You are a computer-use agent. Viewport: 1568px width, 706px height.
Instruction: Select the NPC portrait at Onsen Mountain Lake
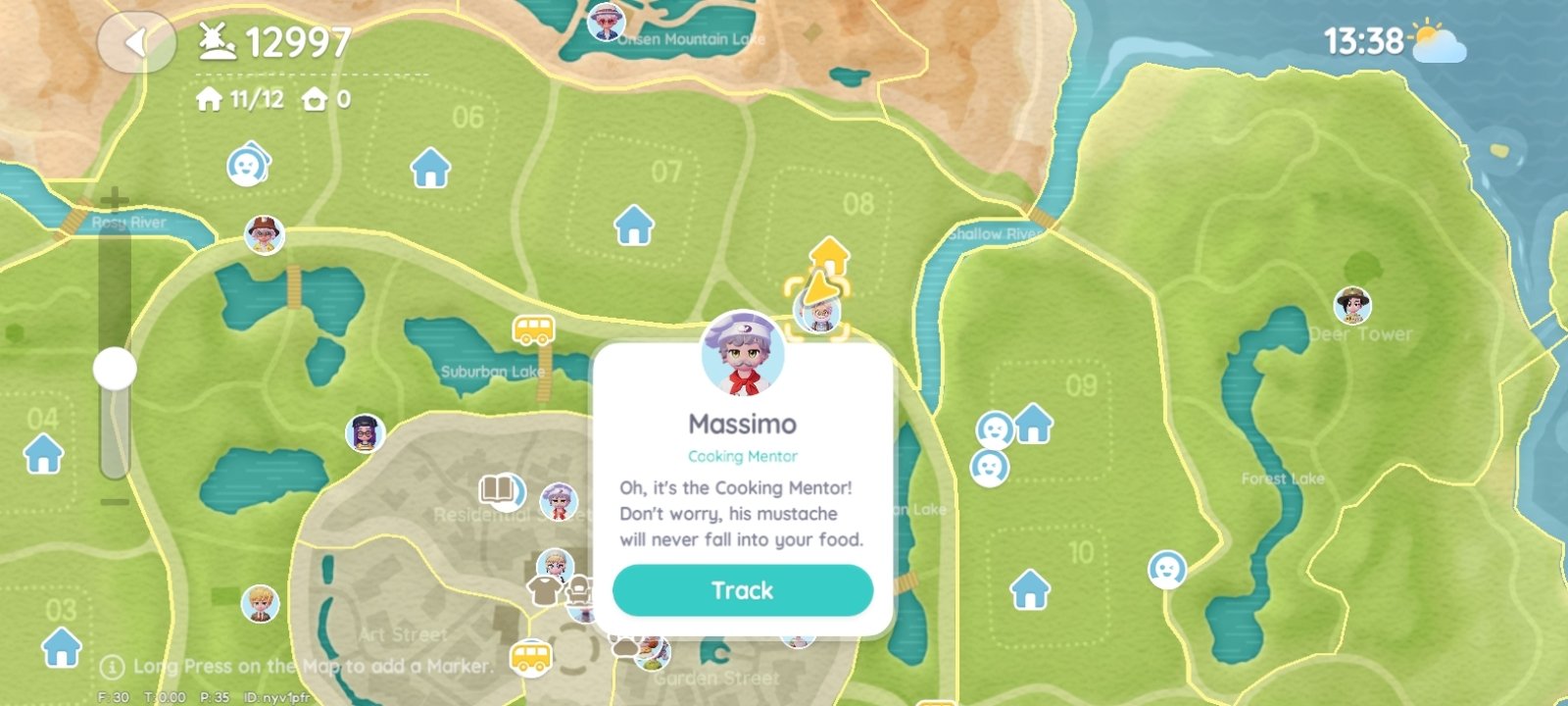pos(606,22)
